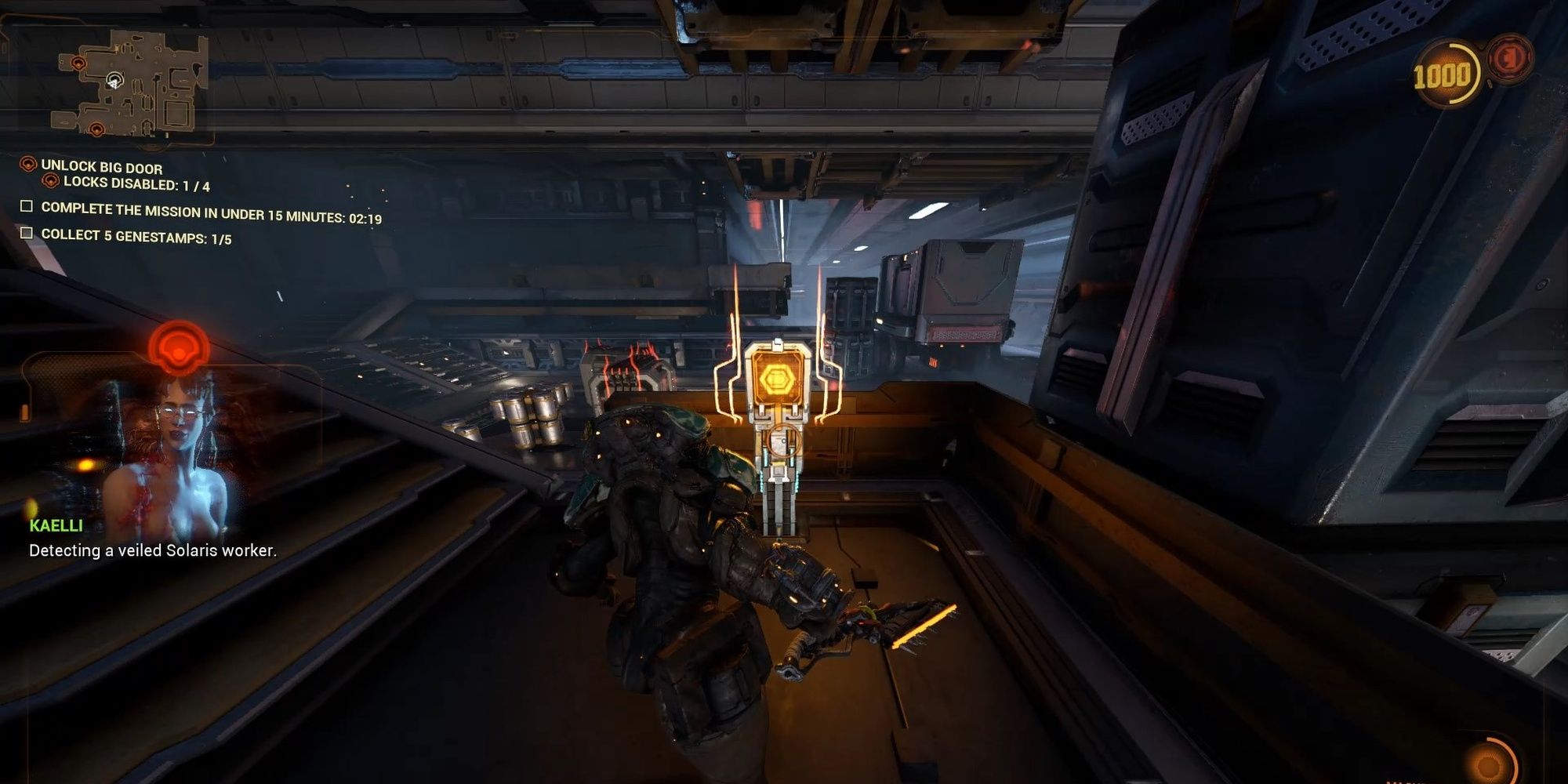The width and height of the screenshot is (1568, 784).
Task: Select the Locks Disabled sub-objective marker
Action: 51,183
